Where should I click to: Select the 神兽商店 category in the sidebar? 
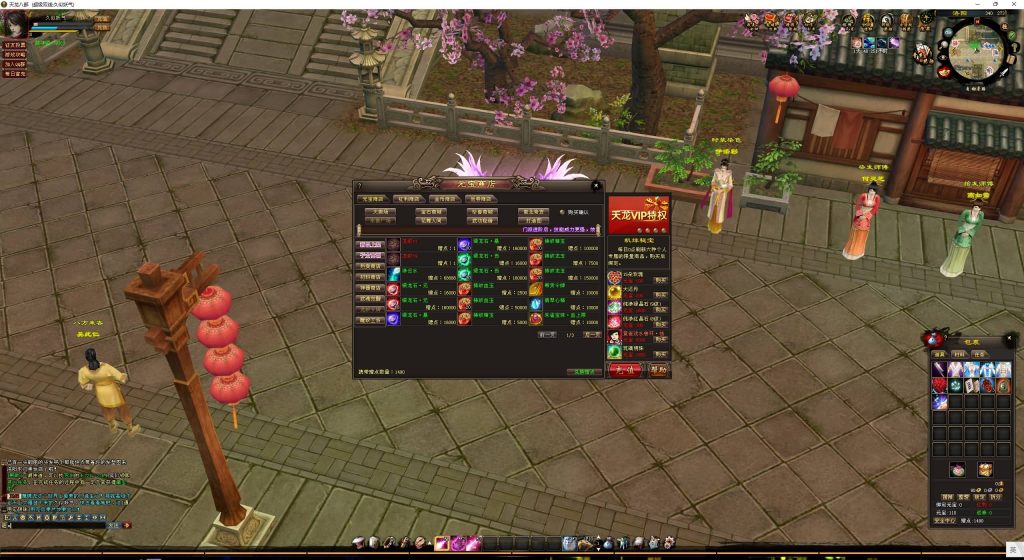(370, 287)
